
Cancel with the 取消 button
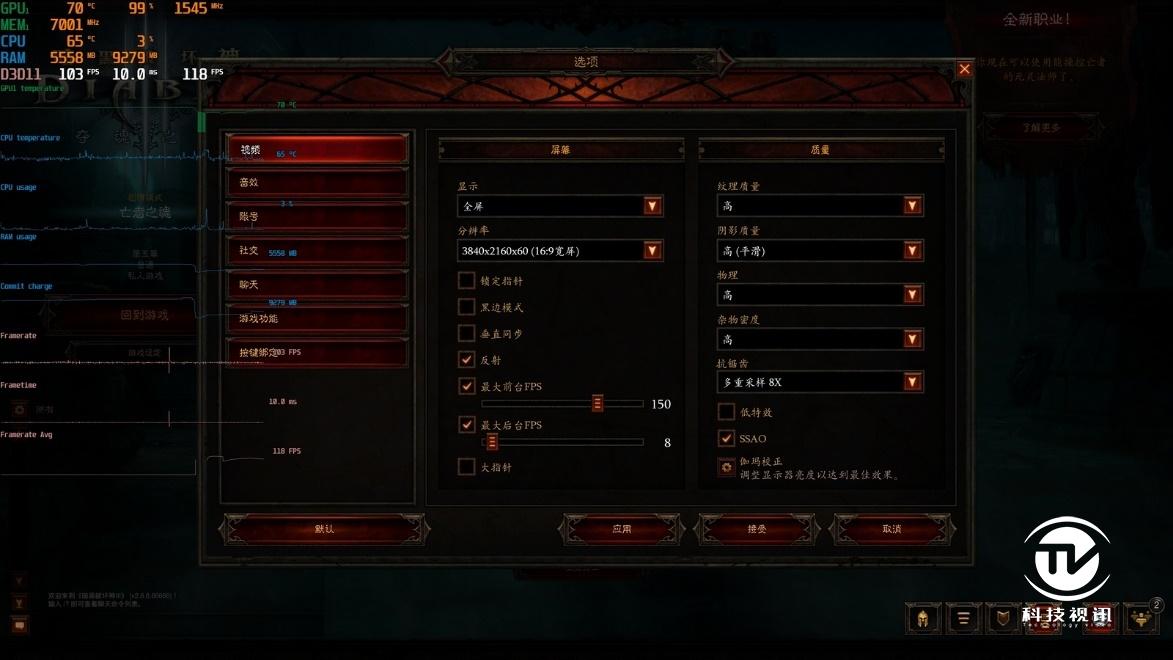click(x=892, y=529)
